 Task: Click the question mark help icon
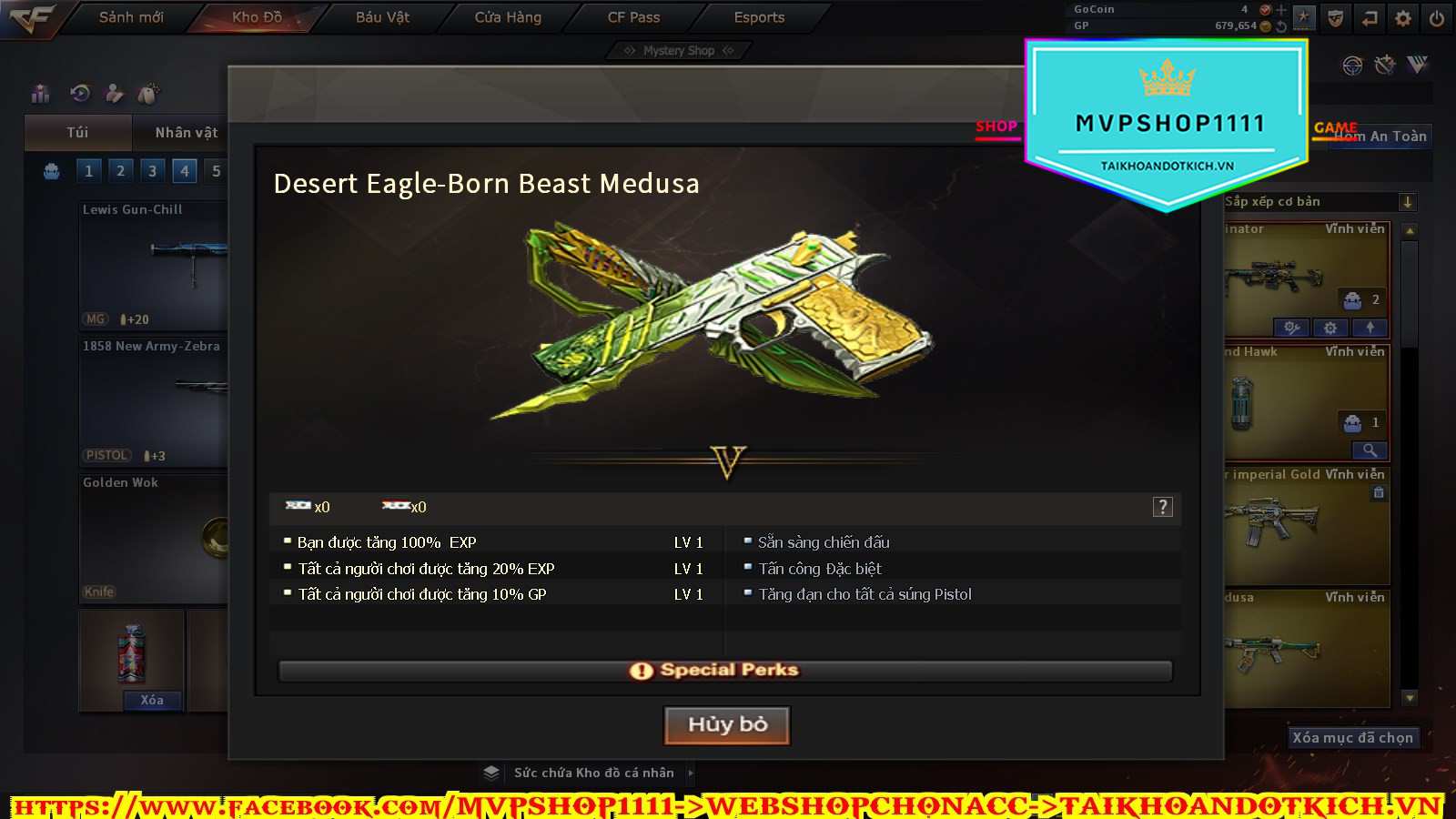(1162, 507)
